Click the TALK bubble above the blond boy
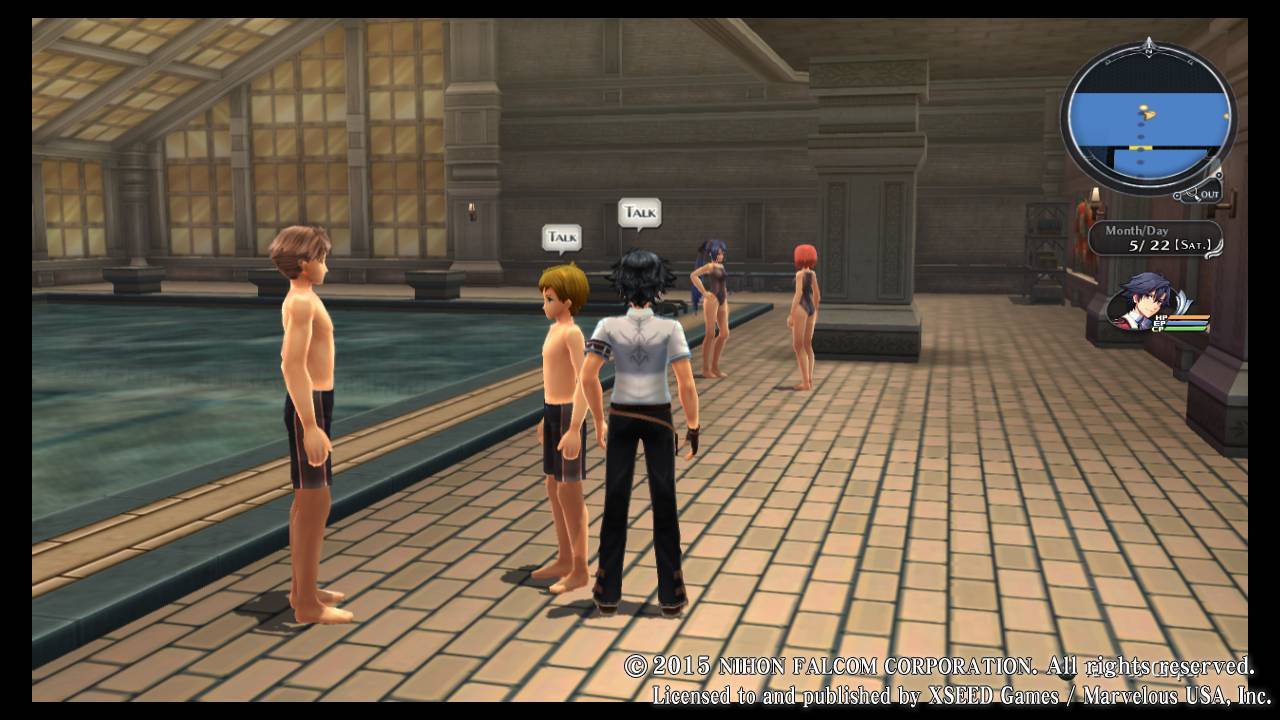 point(562,237)
